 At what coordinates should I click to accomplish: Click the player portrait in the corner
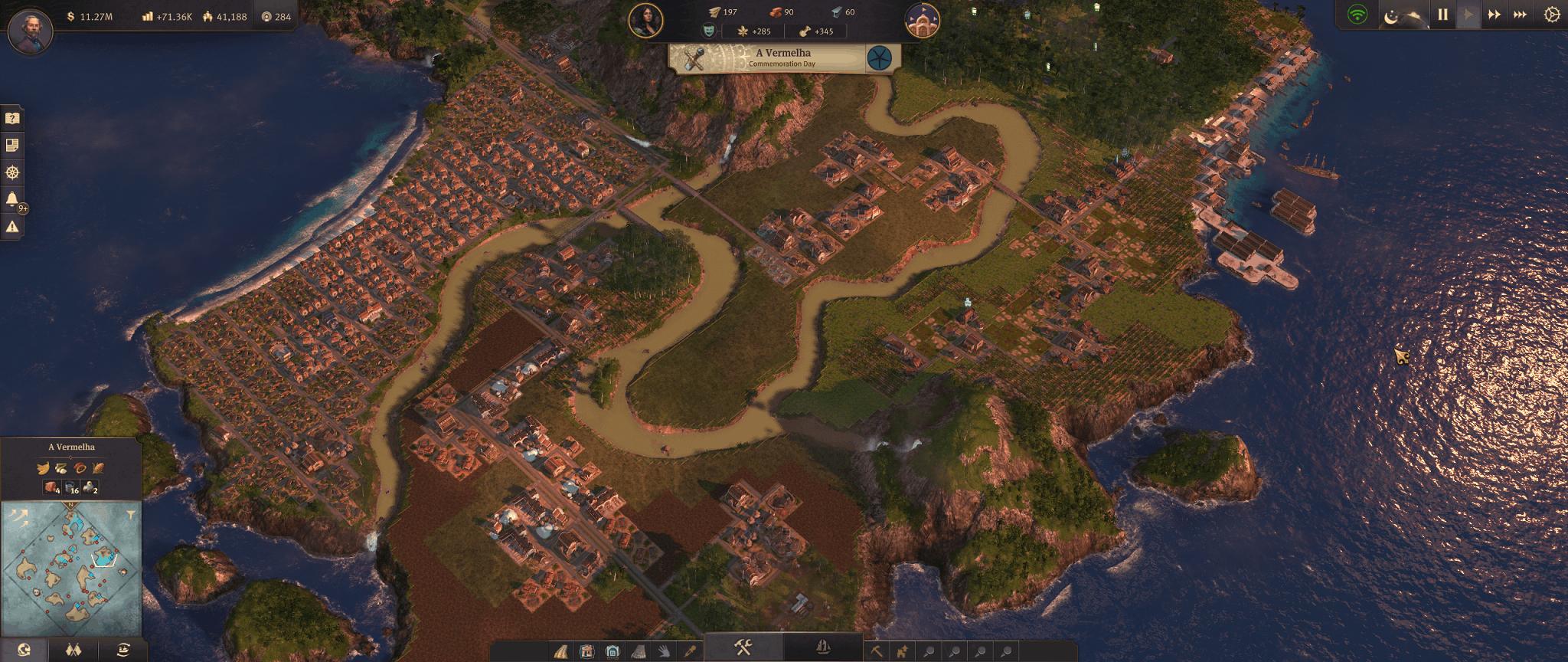coord(31,32)
